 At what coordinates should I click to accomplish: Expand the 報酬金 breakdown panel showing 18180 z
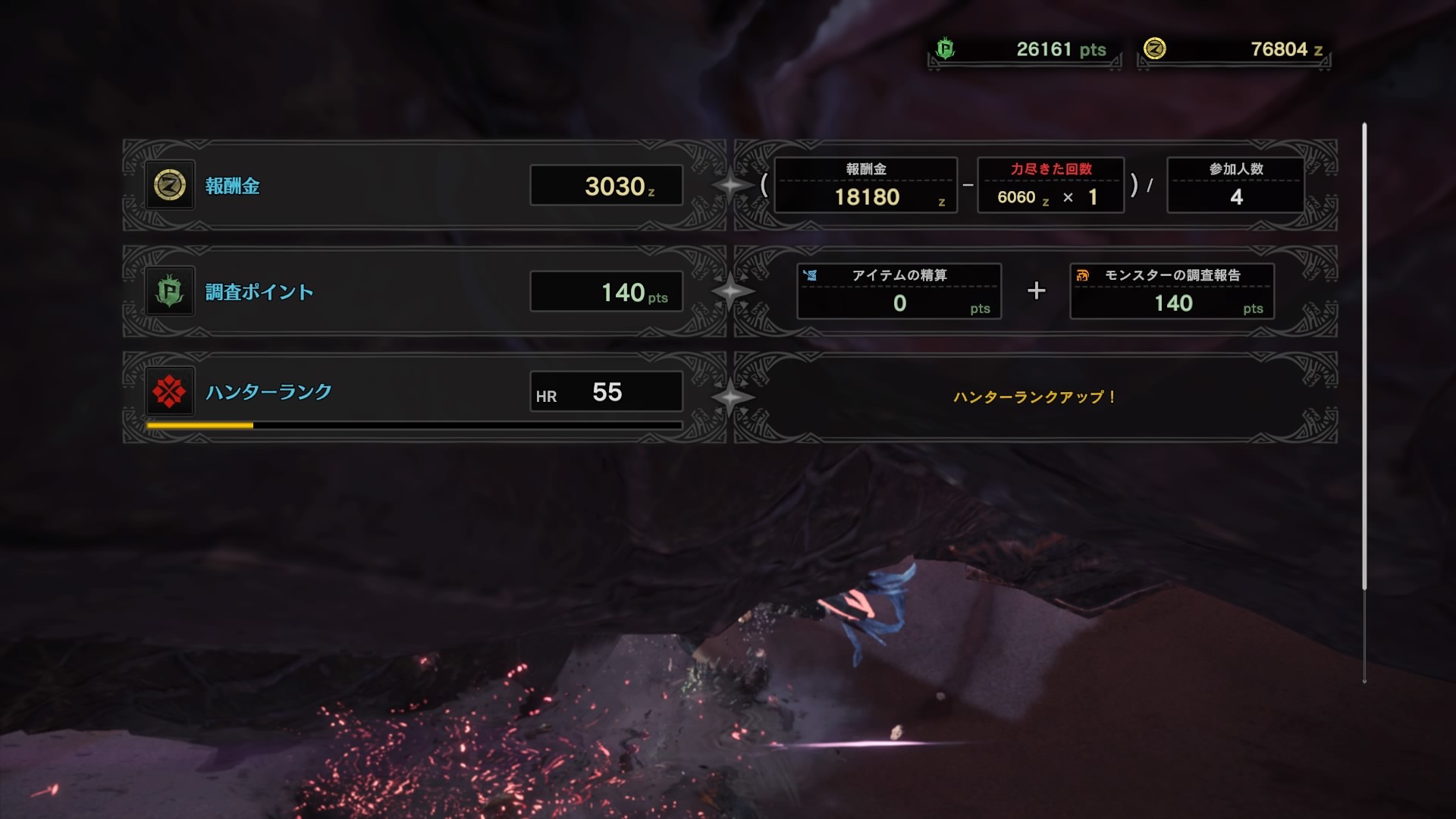coord(866,185)
